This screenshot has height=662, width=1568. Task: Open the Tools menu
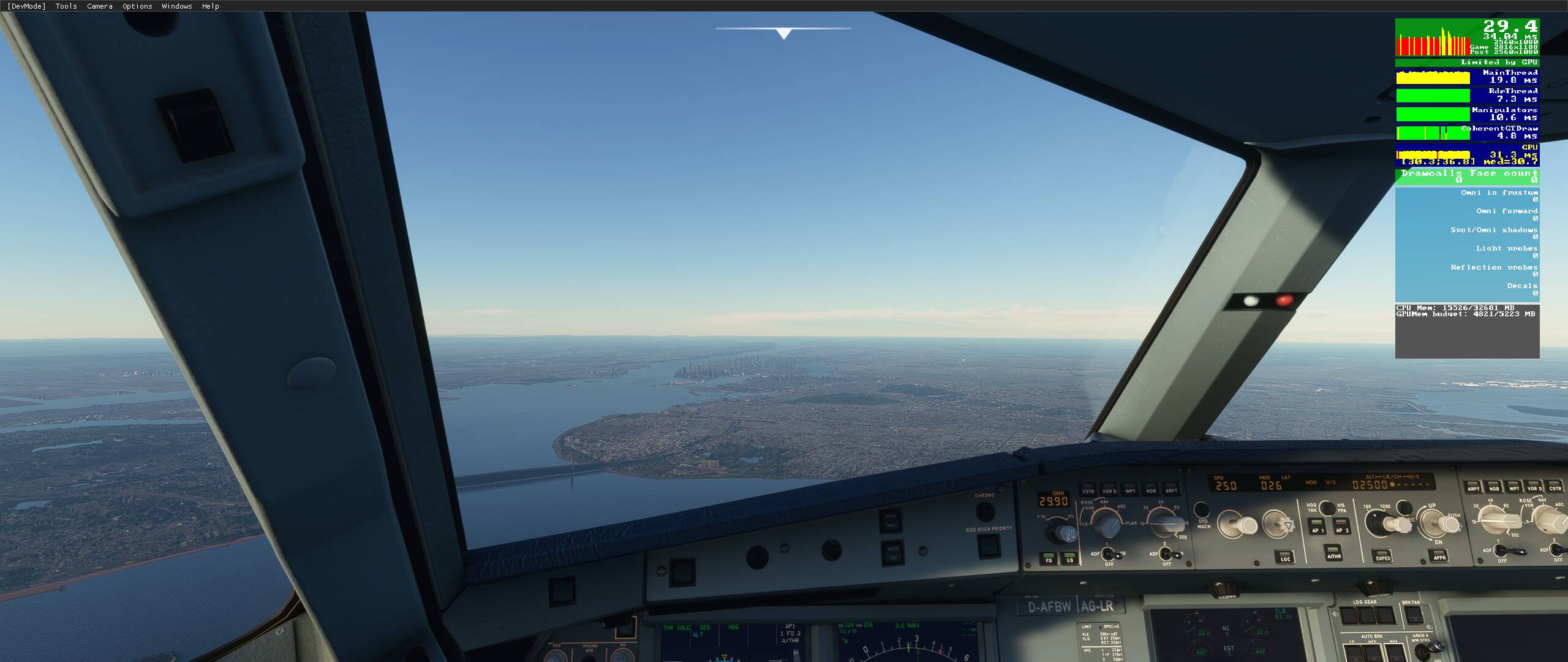click(66, 6)
